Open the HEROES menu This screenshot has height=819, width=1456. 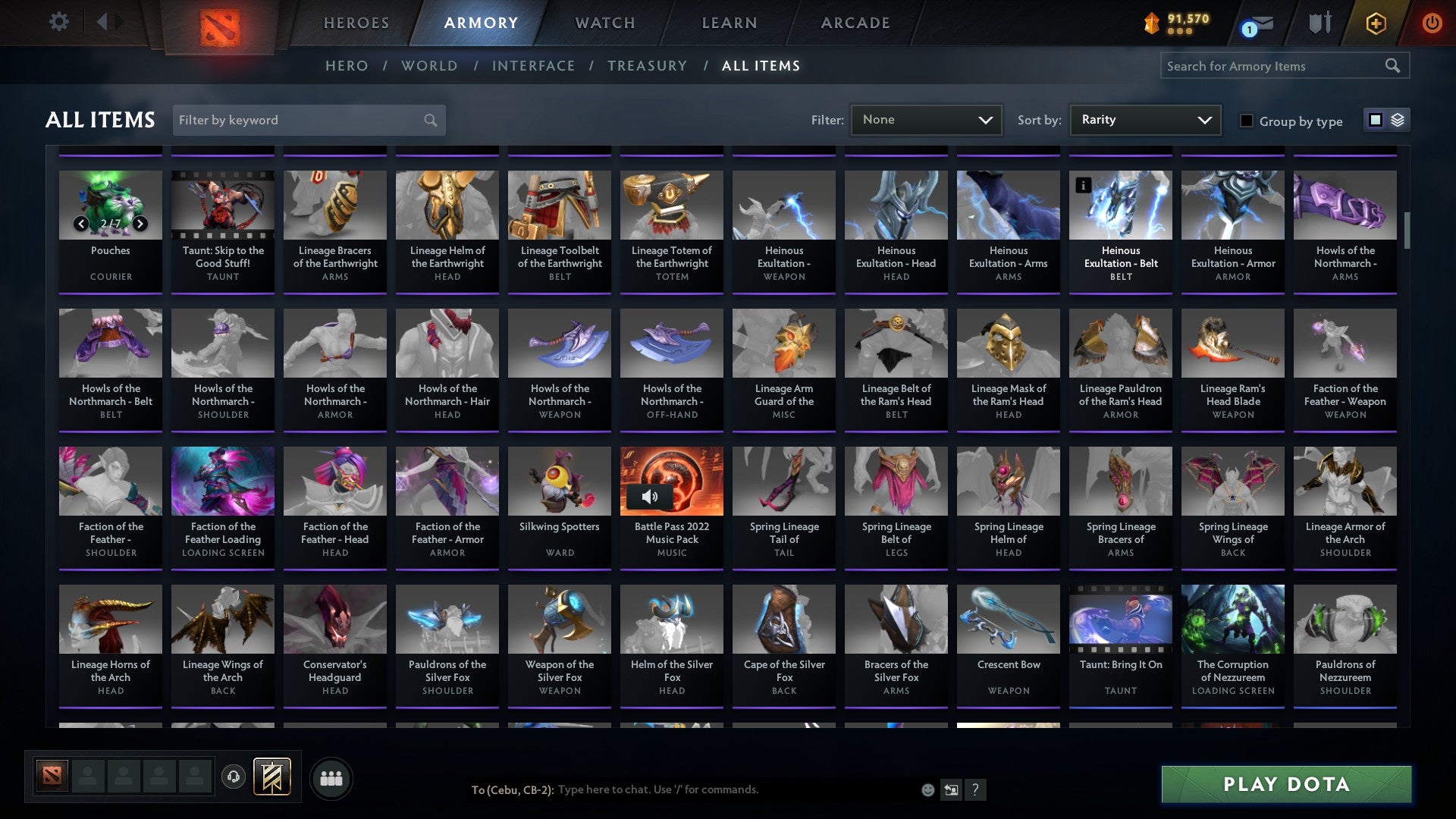pyautogui.click(x=356, y=23)
